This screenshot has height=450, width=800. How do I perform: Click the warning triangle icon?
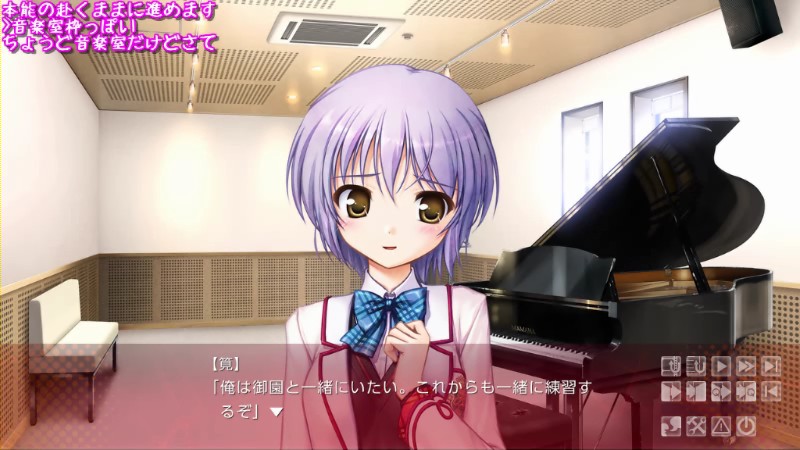(x=721, y=427)
